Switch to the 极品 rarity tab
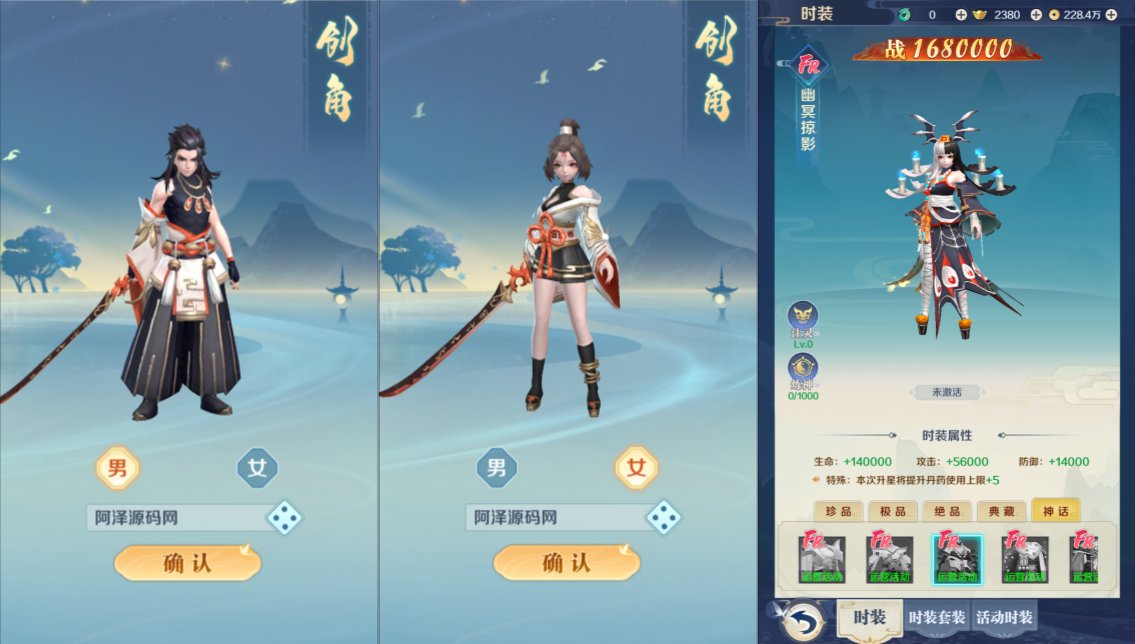1135x644 pixels. click(893, 511)
